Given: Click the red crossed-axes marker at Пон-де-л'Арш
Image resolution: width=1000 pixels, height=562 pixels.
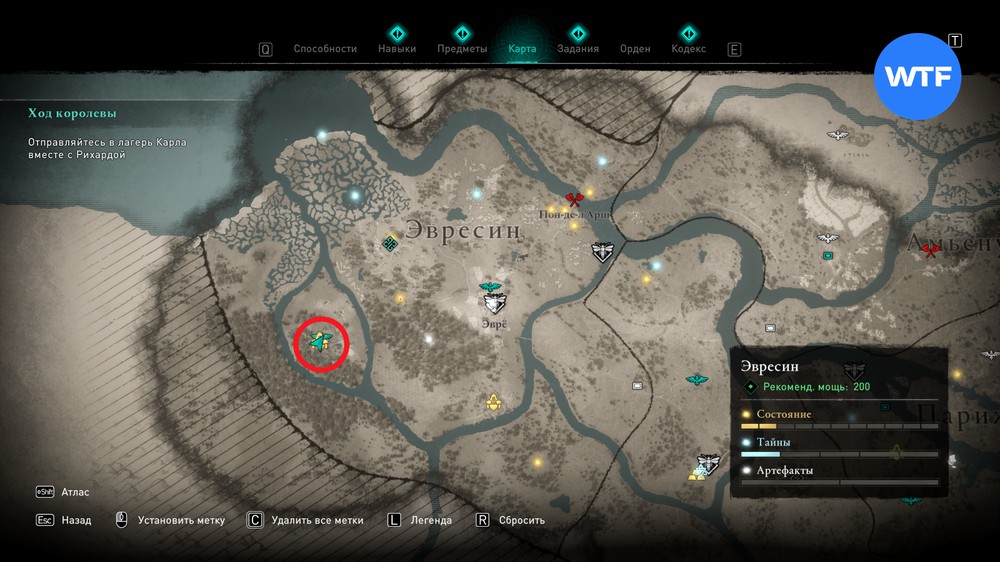Looking at the screenshot, I should click(x=574, y=200).
